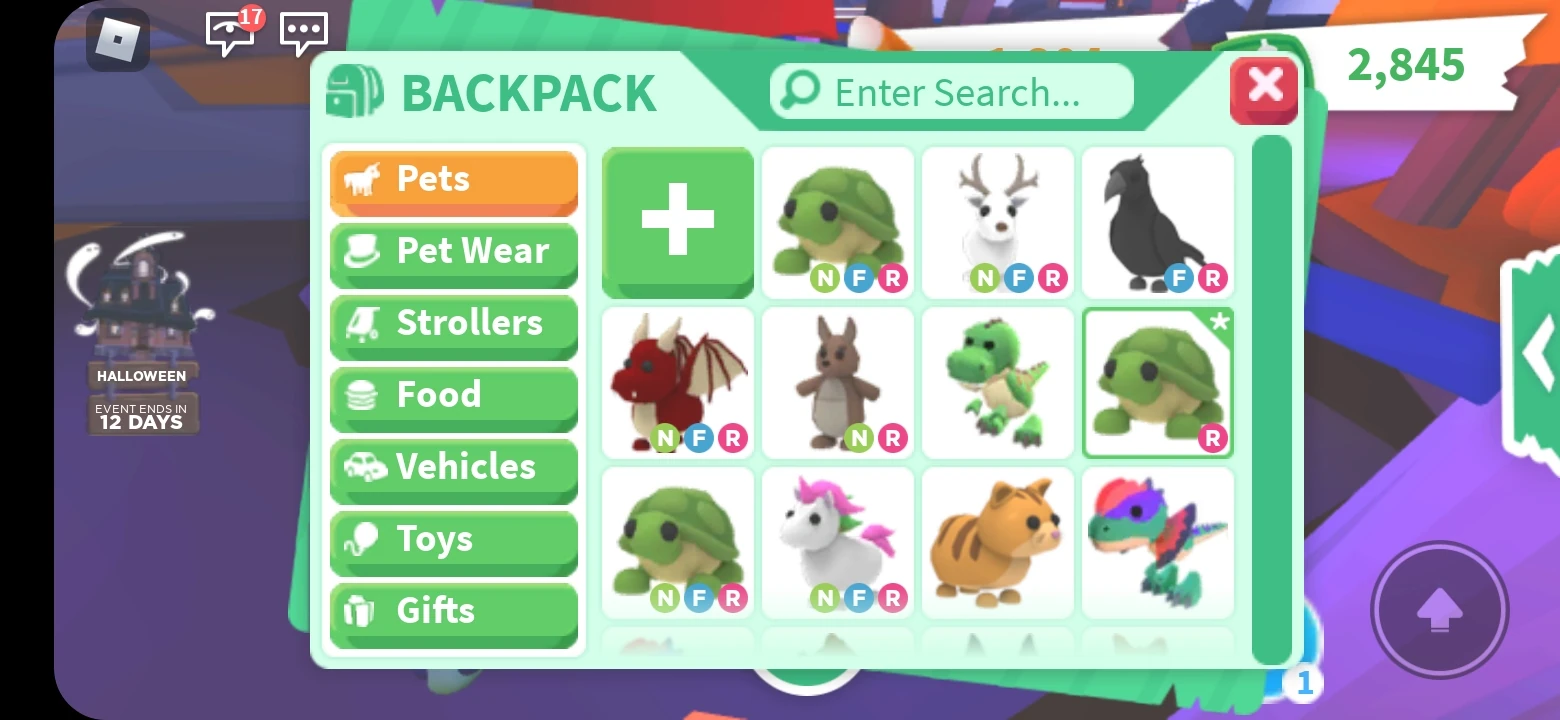Click the magnifying glass in the search bar
Image resolution: width=1560 pixels, height=720 pixels.
(798, 91)
